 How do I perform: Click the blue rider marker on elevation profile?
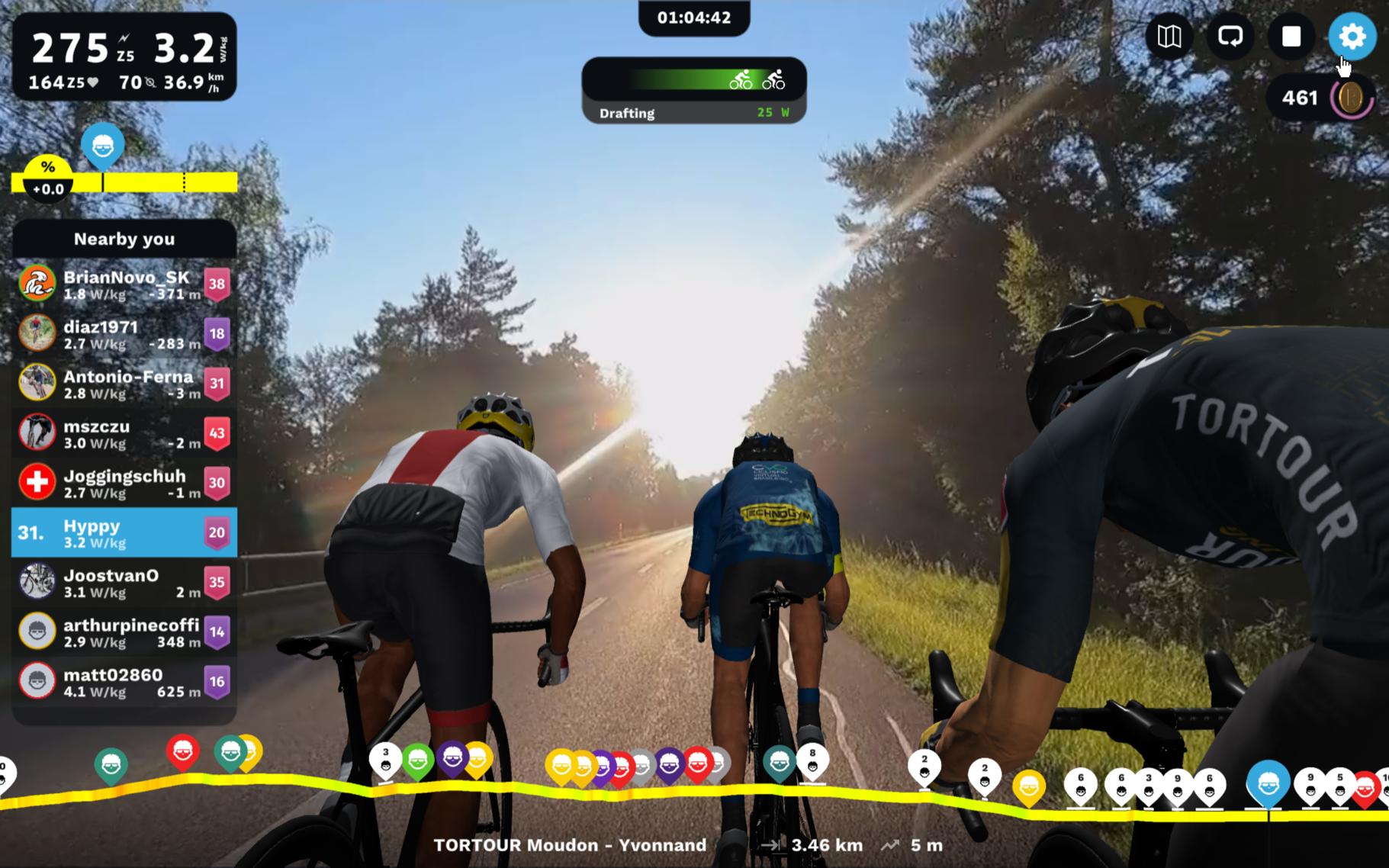pyautogui.click(x=1268, y=783)
